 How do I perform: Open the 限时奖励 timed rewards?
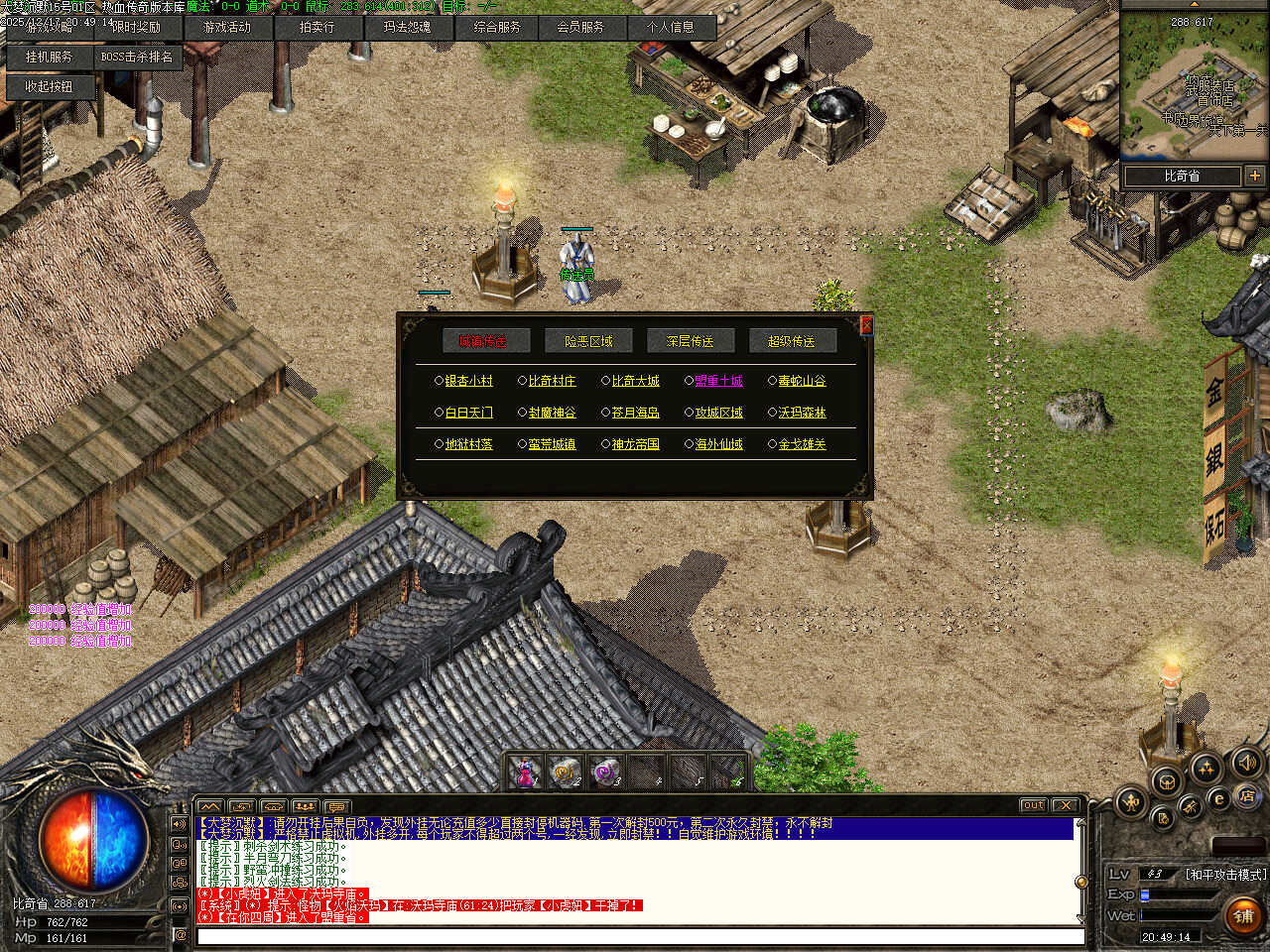136,28
